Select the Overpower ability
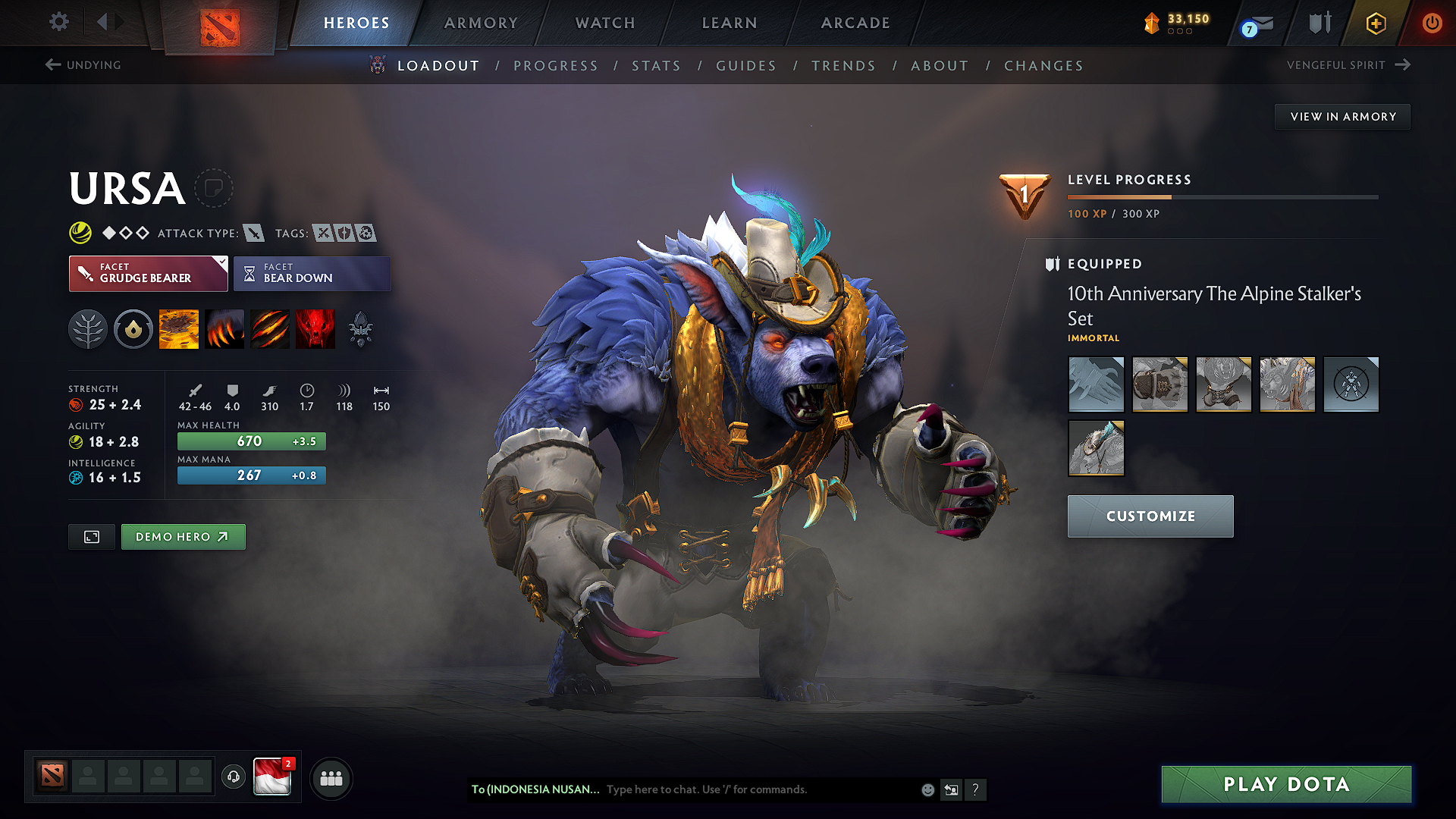Viewport: 1456px width, 819px height. pyautogui.click(x=224, y=328)
